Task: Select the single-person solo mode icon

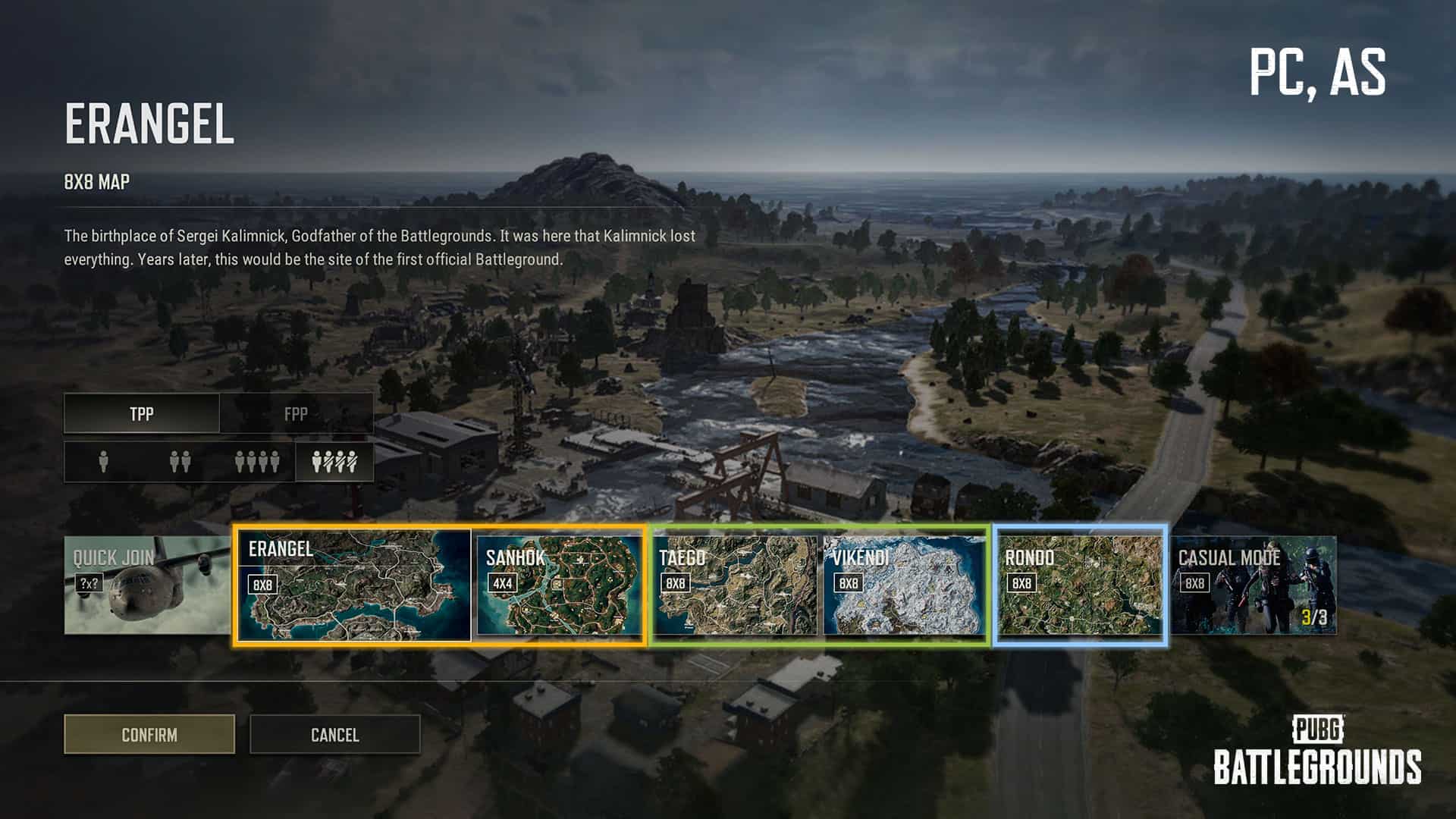Action: 104,461
